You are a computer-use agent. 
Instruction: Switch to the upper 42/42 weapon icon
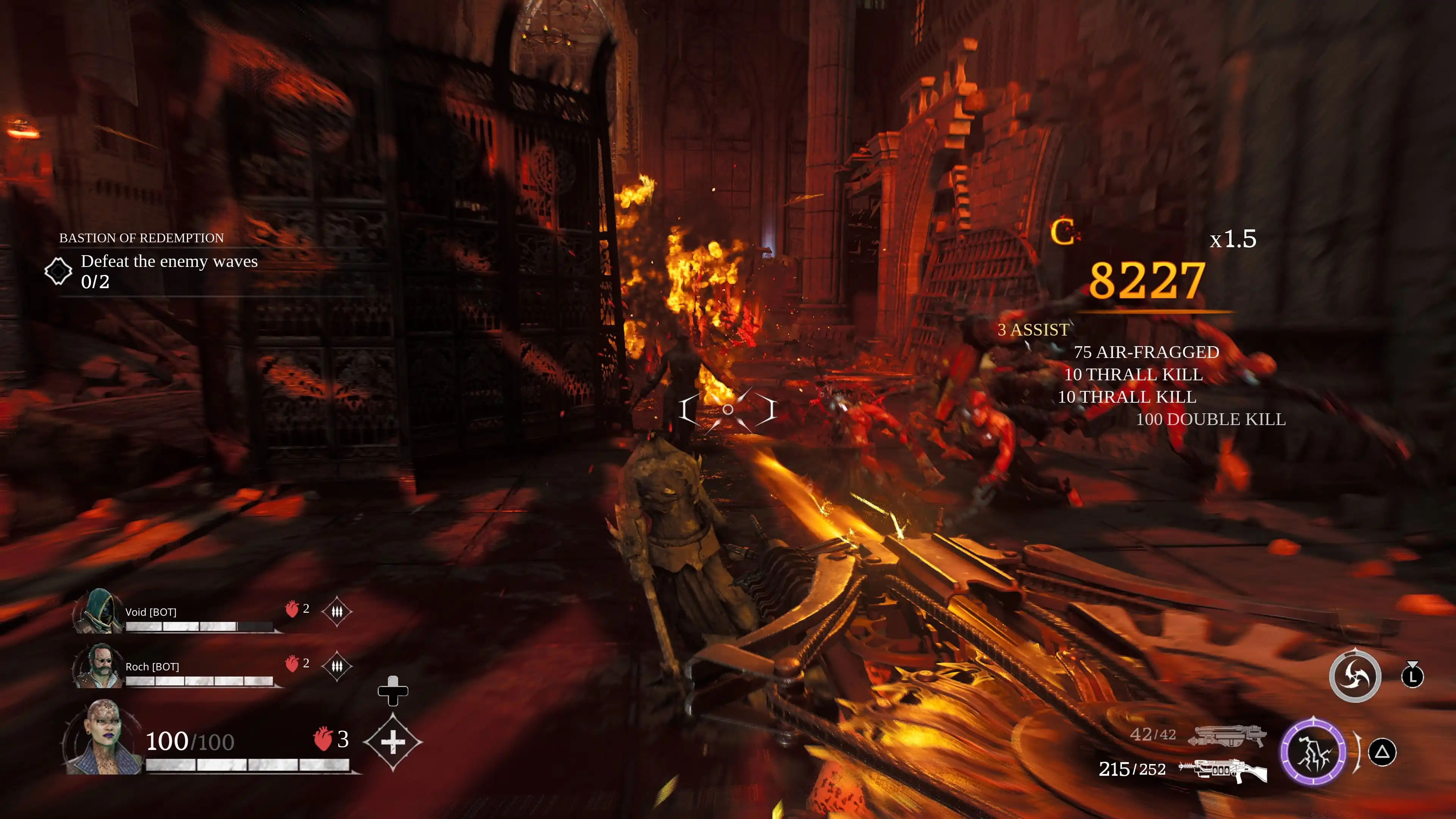coord(1227,736)
